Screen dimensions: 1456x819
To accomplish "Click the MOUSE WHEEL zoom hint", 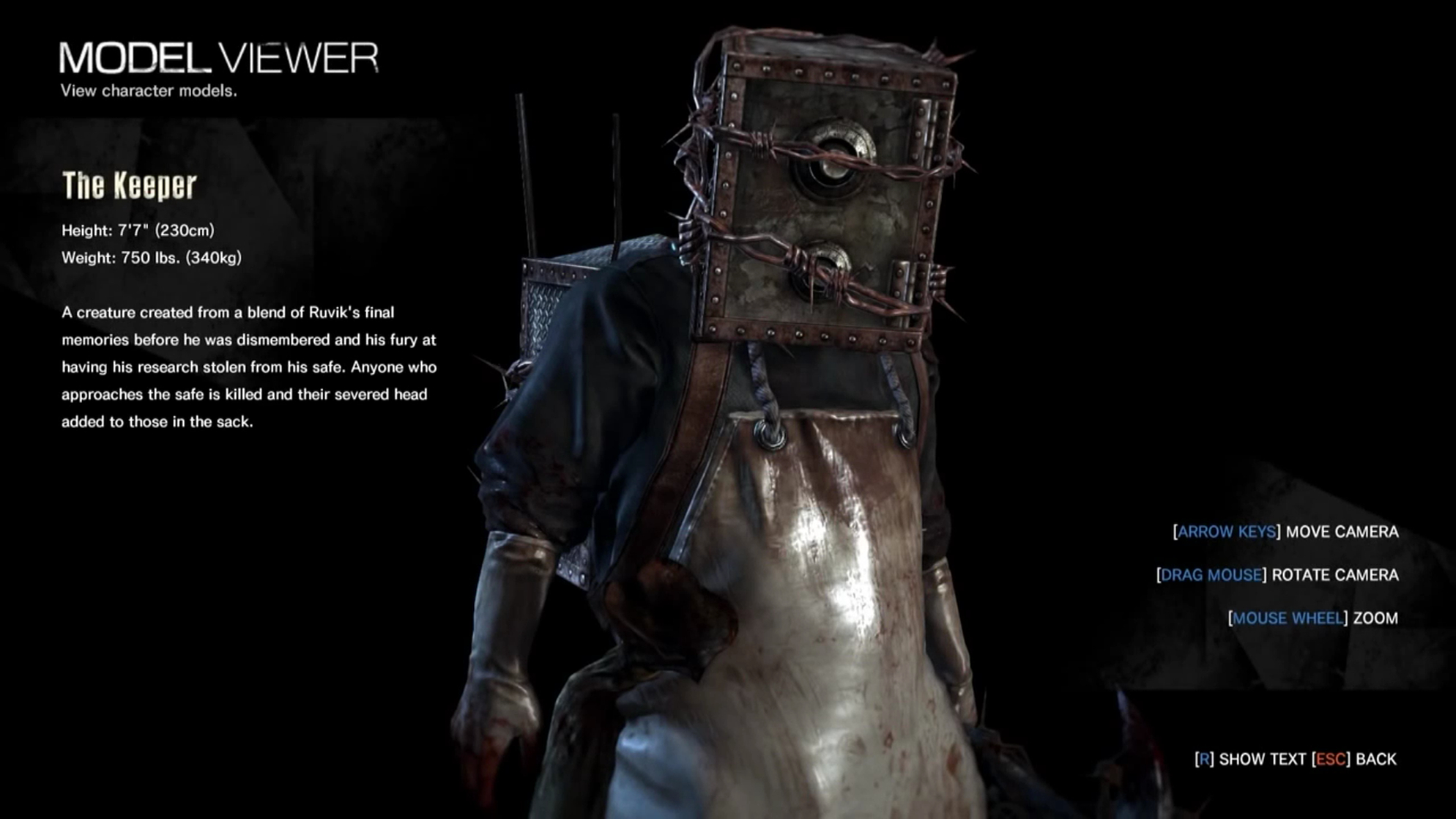I will click(1288, 618).
